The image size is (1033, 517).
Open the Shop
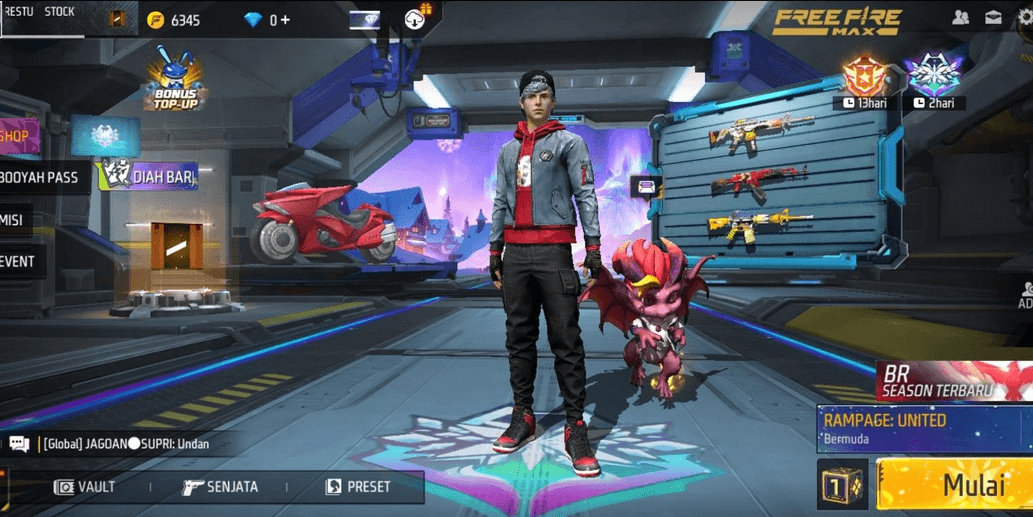coord(16,136)
